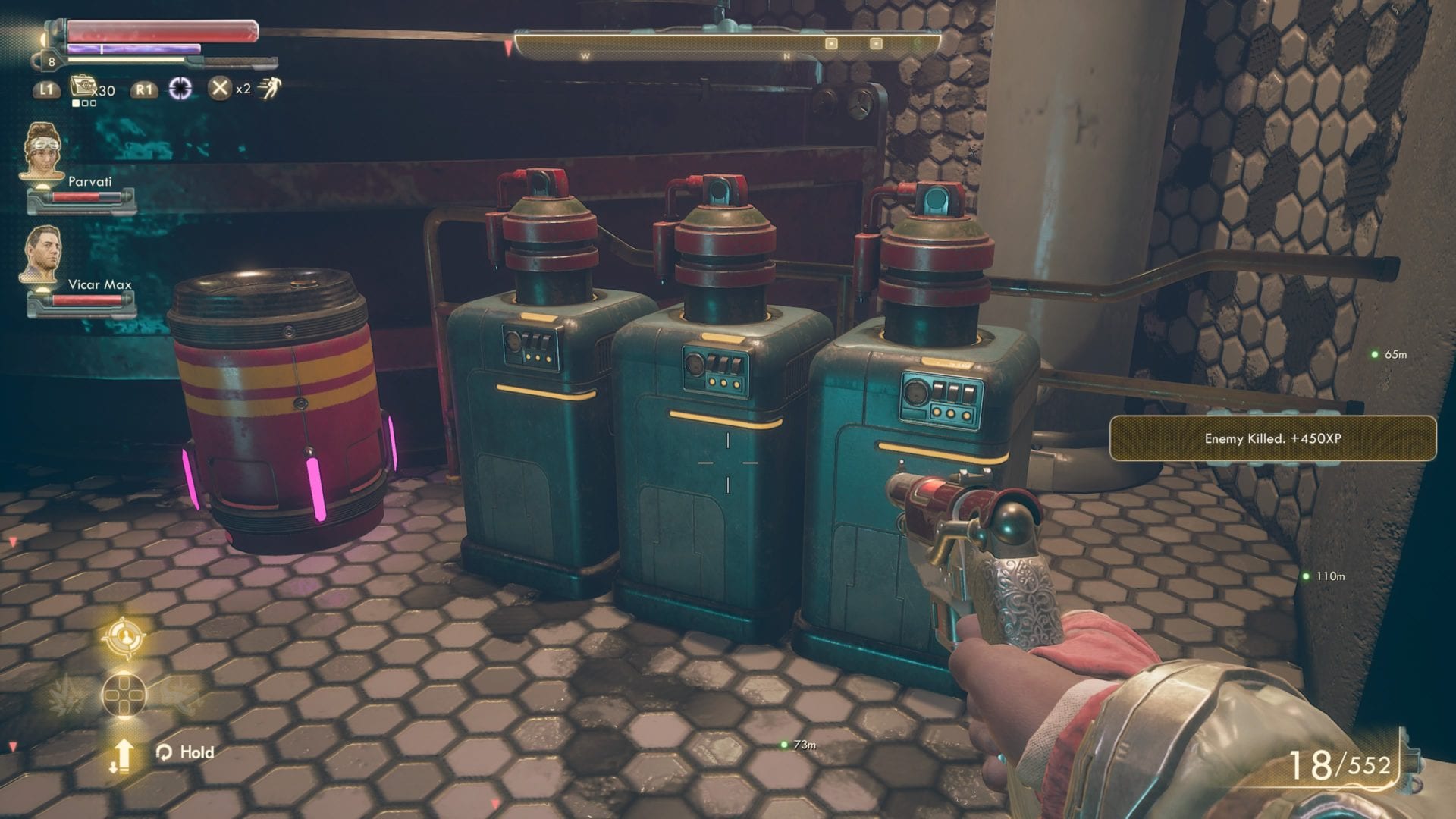The height and width of the screenshot is (819, 1456).
Task: Click the companion command reticle icon
Action: 125,637
